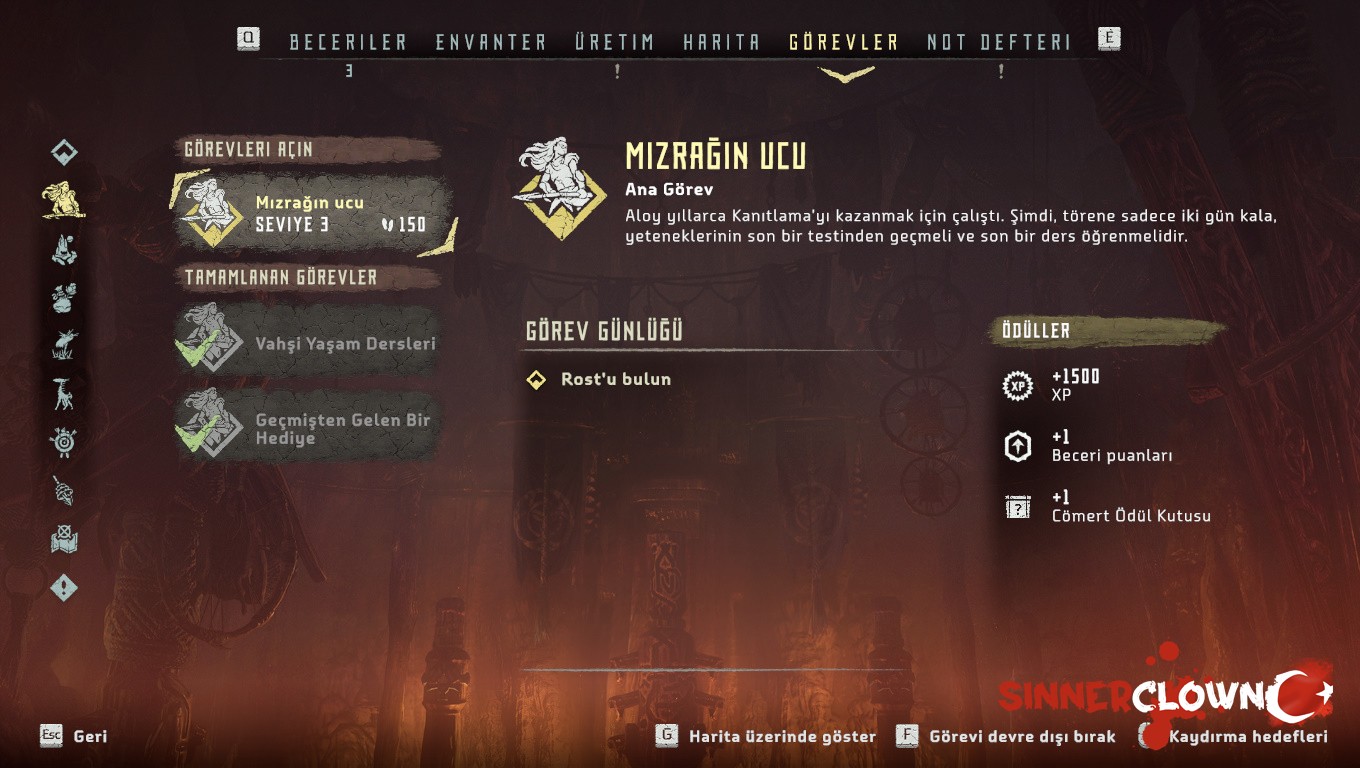Go to the Üretim tab
The image size is (1360, 768).
614,42
